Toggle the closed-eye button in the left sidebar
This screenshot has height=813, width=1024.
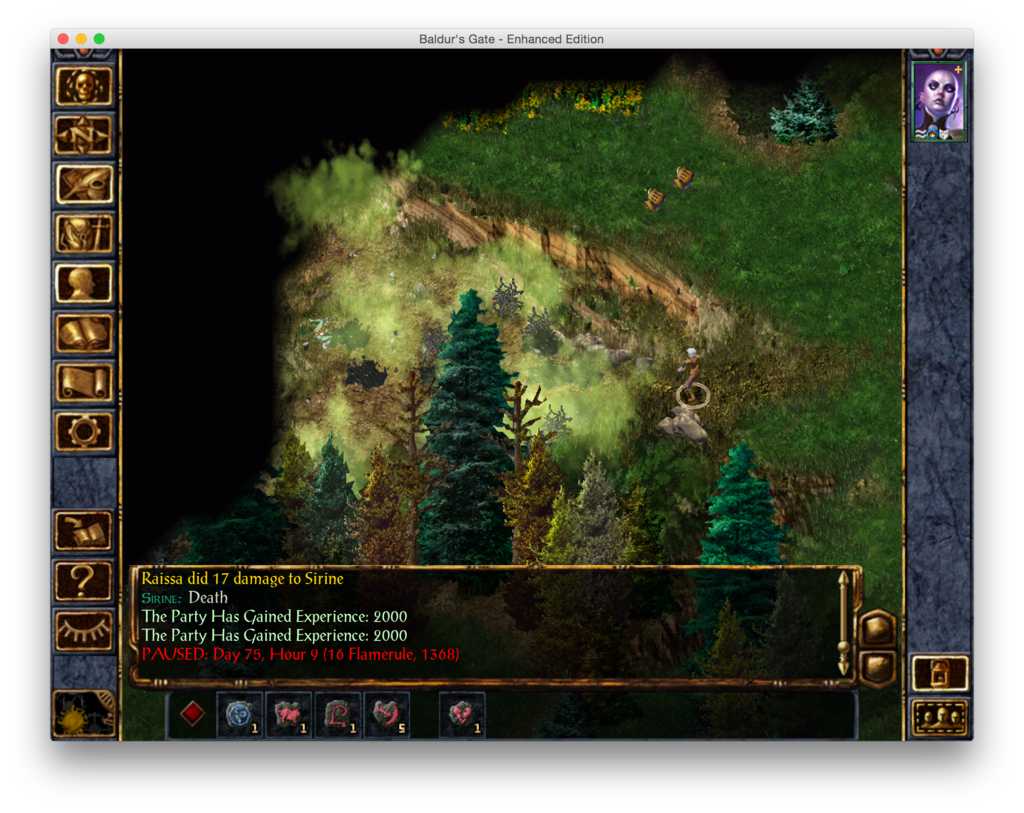coord(84,630)
